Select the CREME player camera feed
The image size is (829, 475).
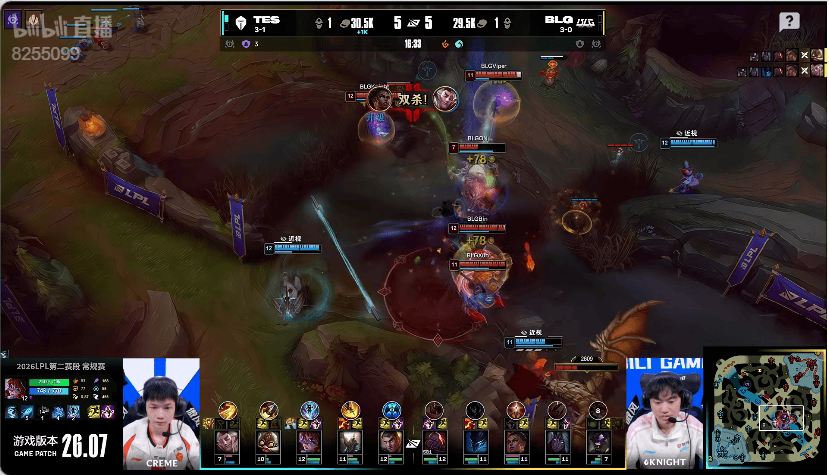pyautogui.click(x=161, y=412)
